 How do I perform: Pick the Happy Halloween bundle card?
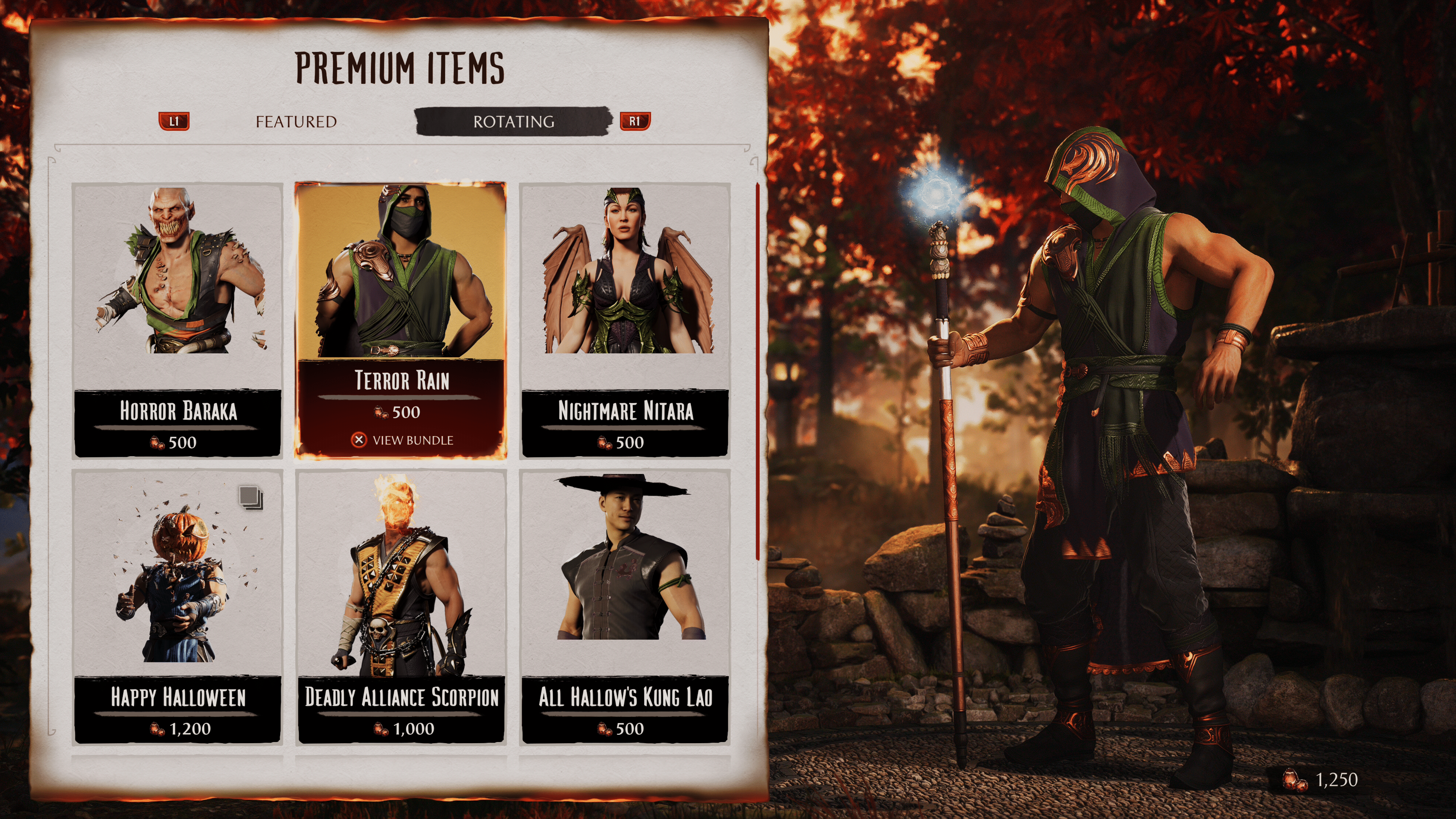click(177, 606)
